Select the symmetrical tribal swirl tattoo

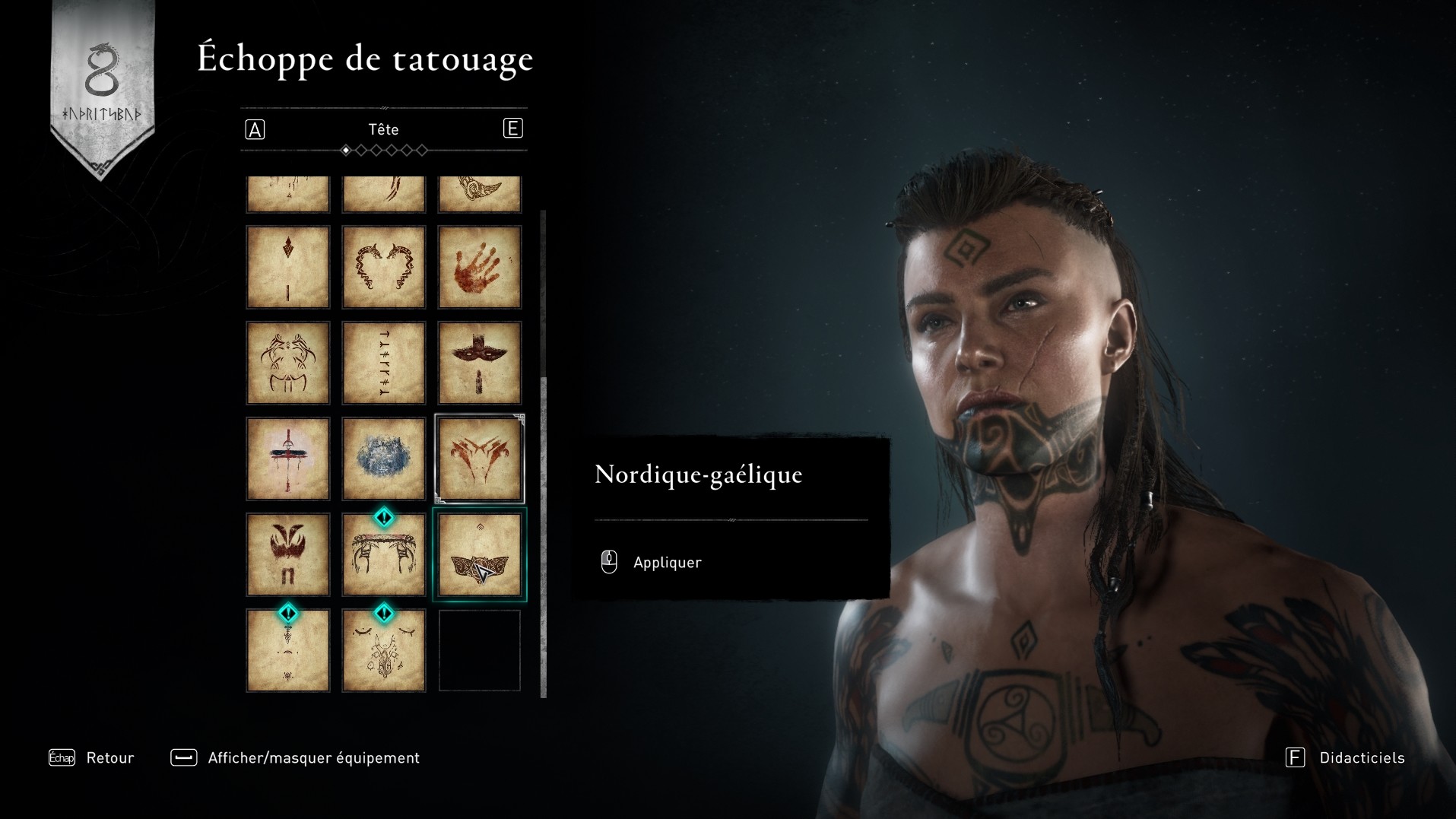pos(287,363)
